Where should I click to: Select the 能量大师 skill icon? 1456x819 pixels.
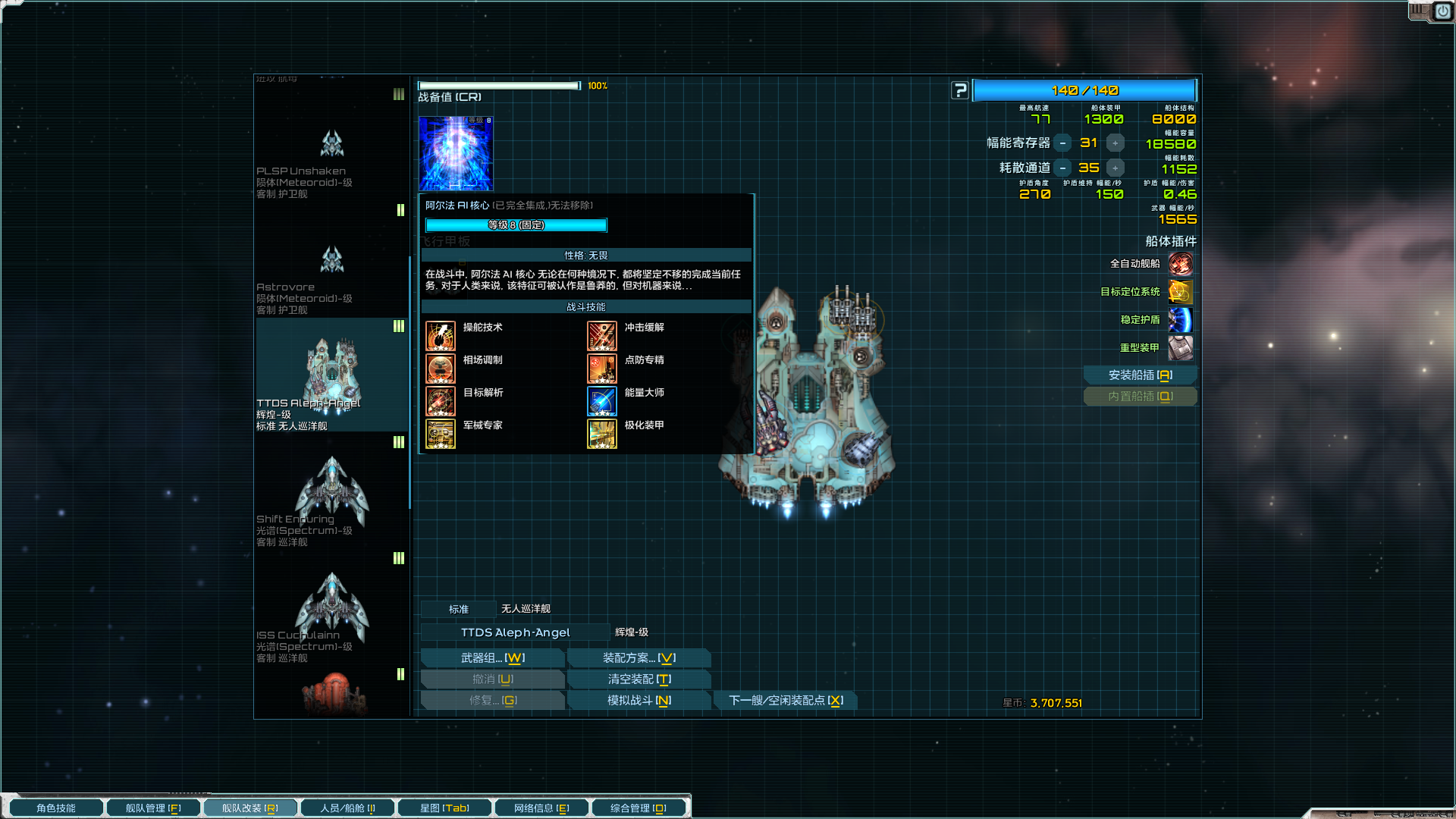click(601, 401)
